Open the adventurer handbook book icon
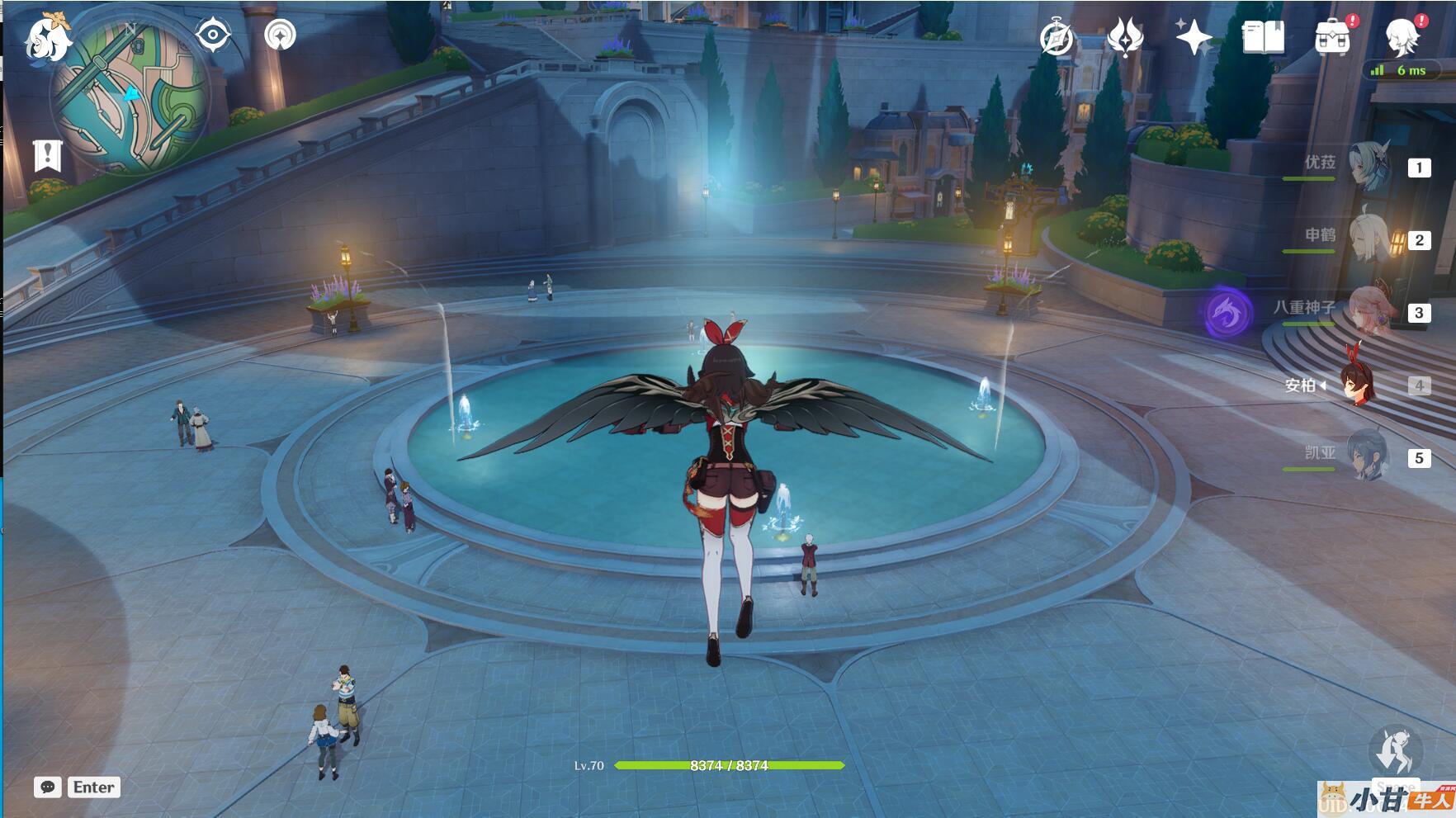1456x818 pixels. tap(1263, 37)
